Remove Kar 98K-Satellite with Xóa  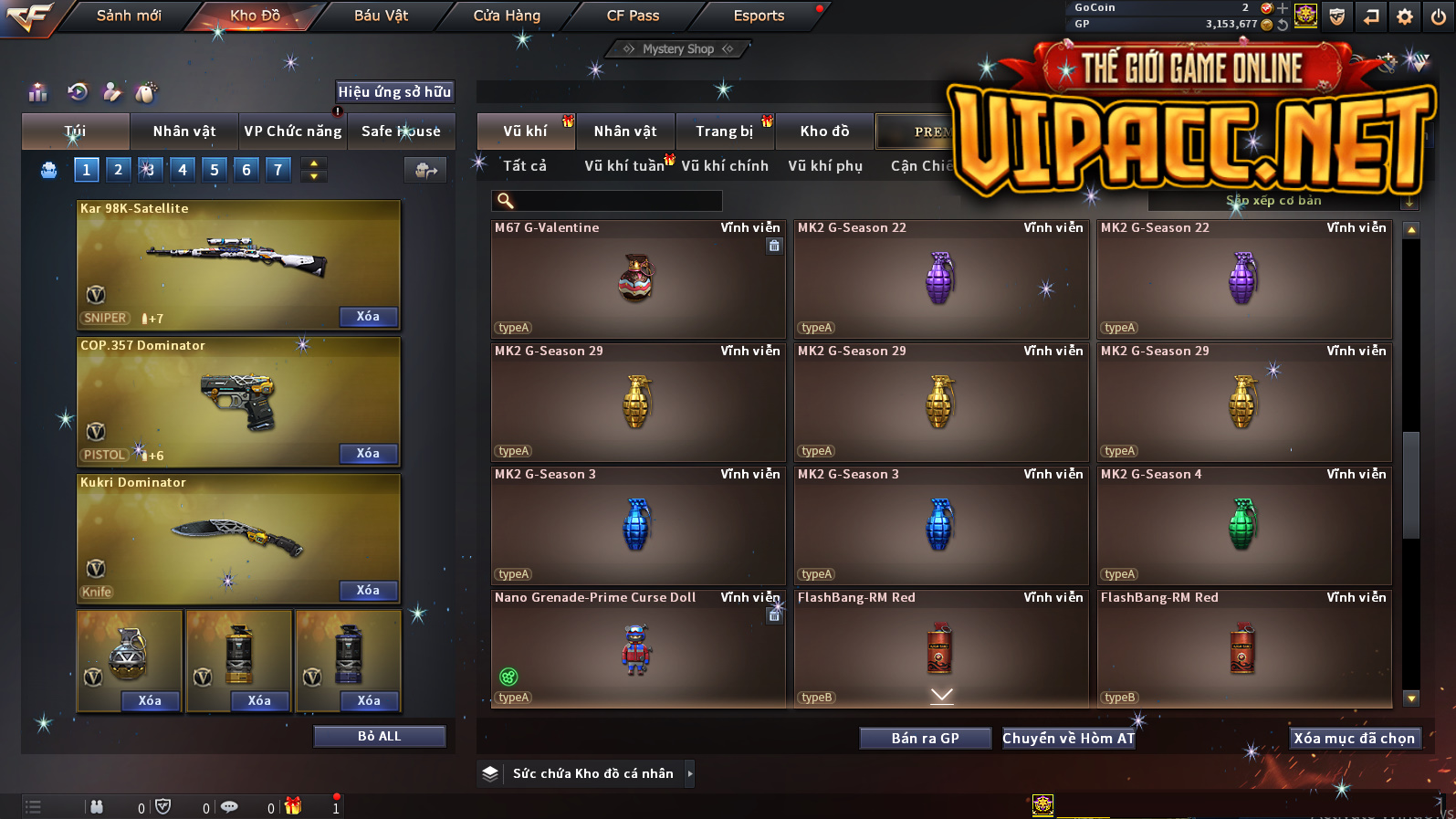pyautogui.click(x=368, y=317)
